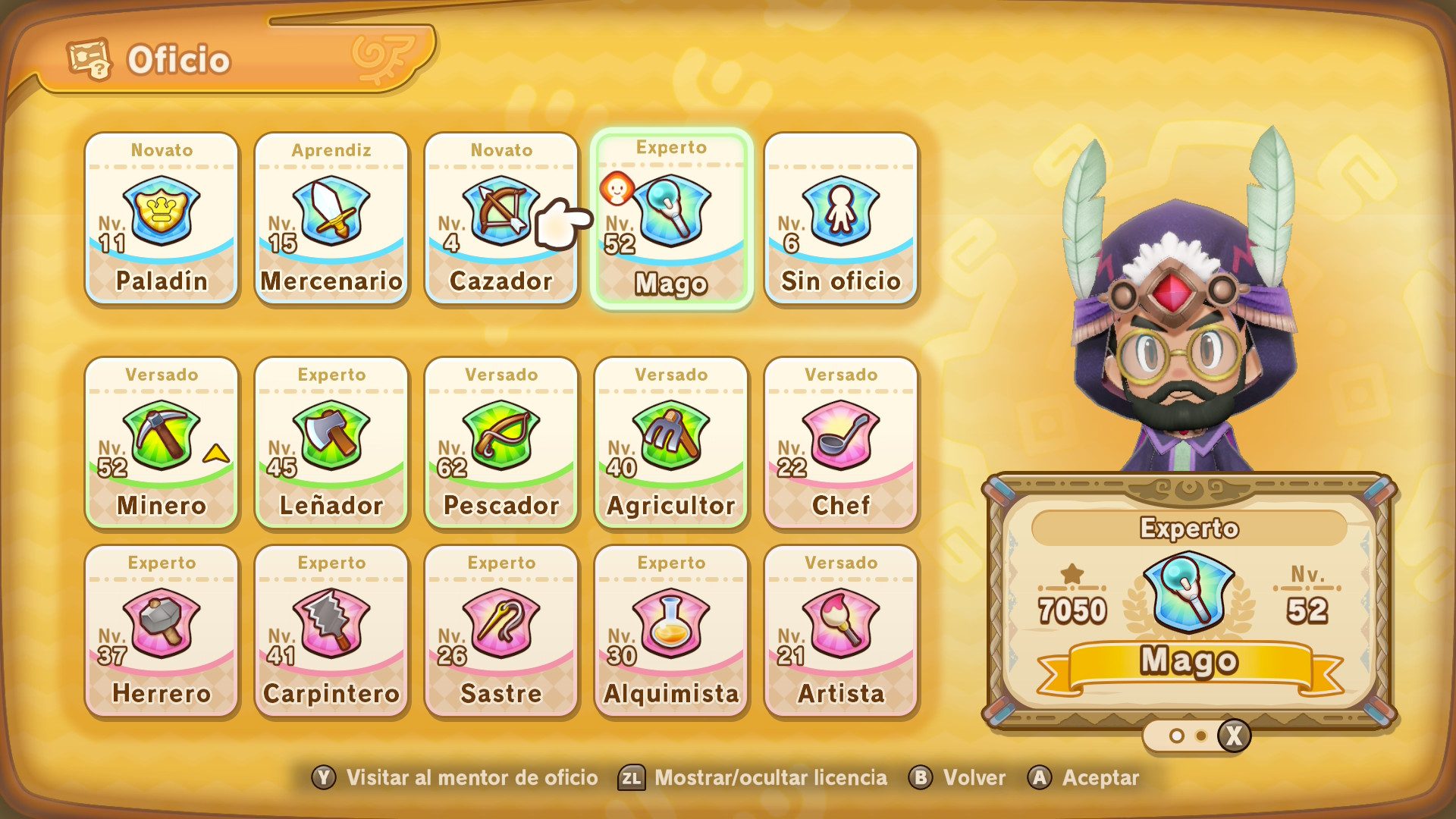The image size is (1456, 819).
Task: Choose the Sastre job card
Action: click(x=501, y=631)
